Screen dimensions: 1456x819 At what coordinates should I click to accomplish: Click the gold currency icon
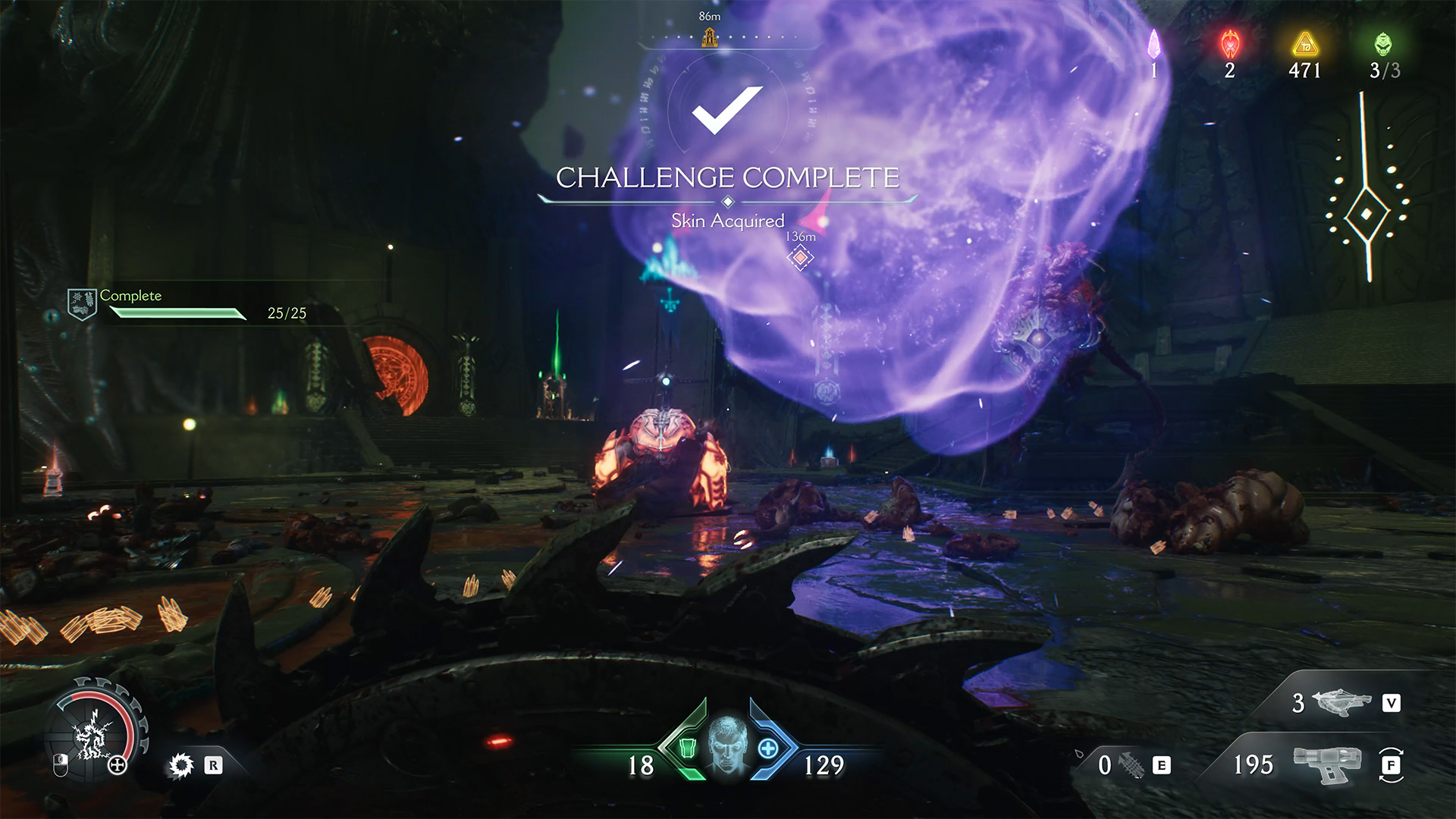point(1304,45)
